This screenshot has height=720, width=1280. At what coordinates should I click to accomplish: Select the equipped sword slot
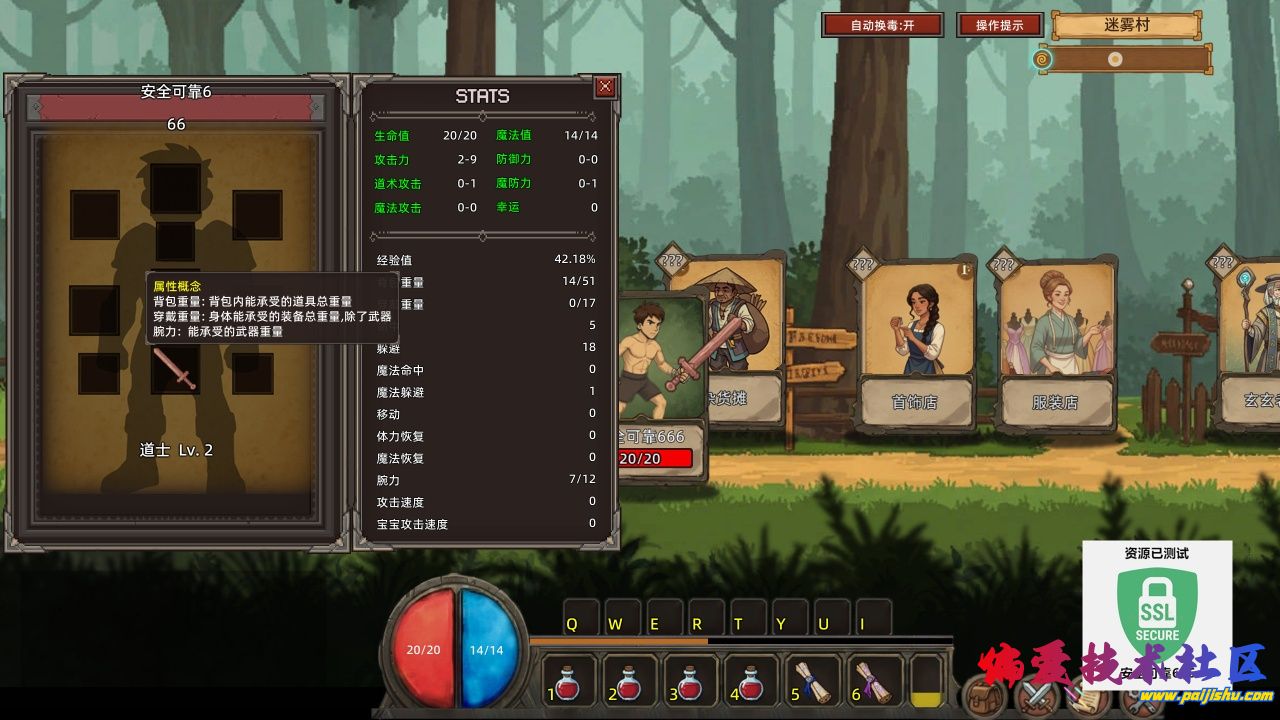pyautogui.click(x=176, y=369)
